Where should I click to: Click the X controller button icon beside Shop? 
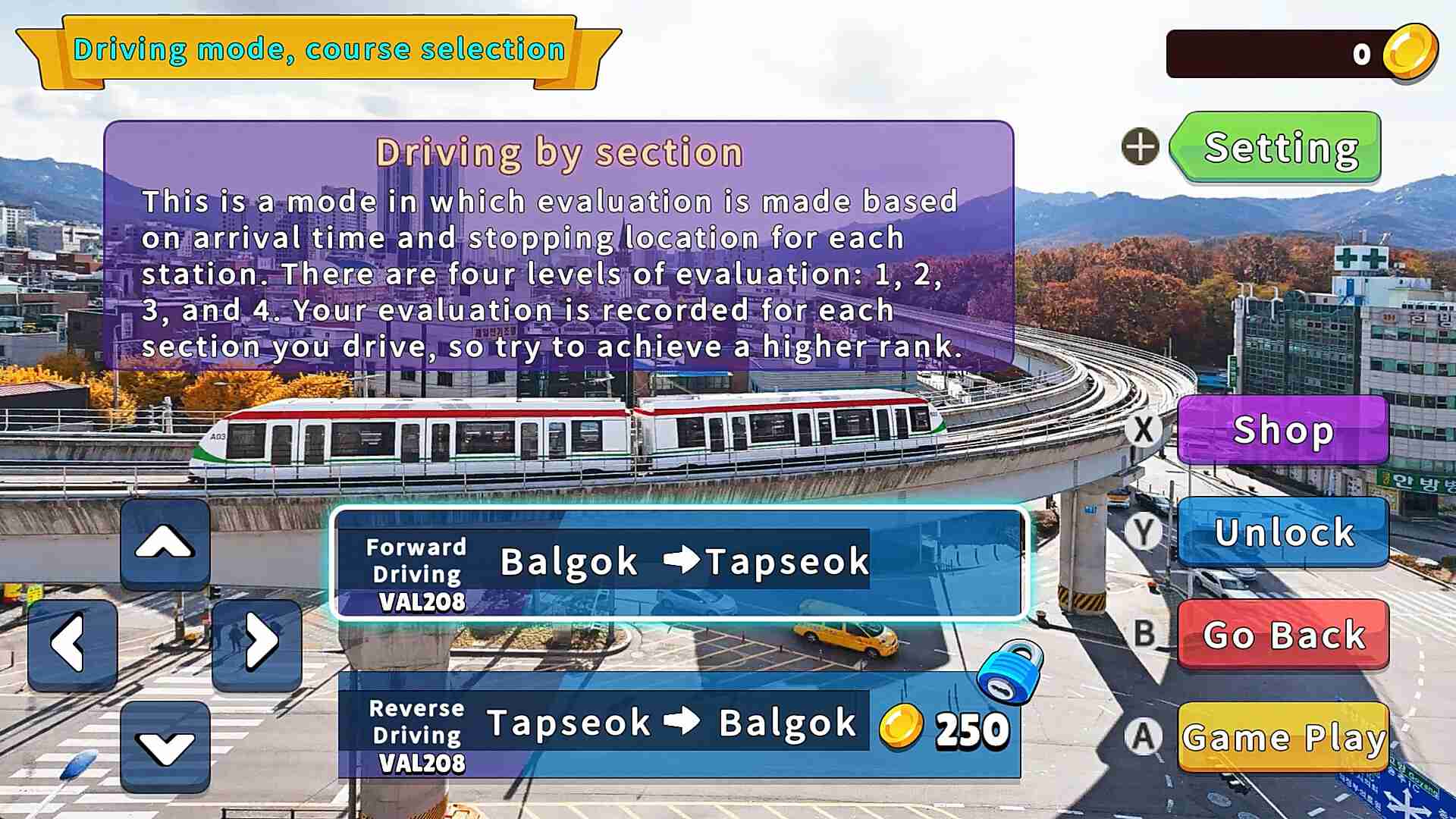pyautogui.click(x=1145, y=429)
